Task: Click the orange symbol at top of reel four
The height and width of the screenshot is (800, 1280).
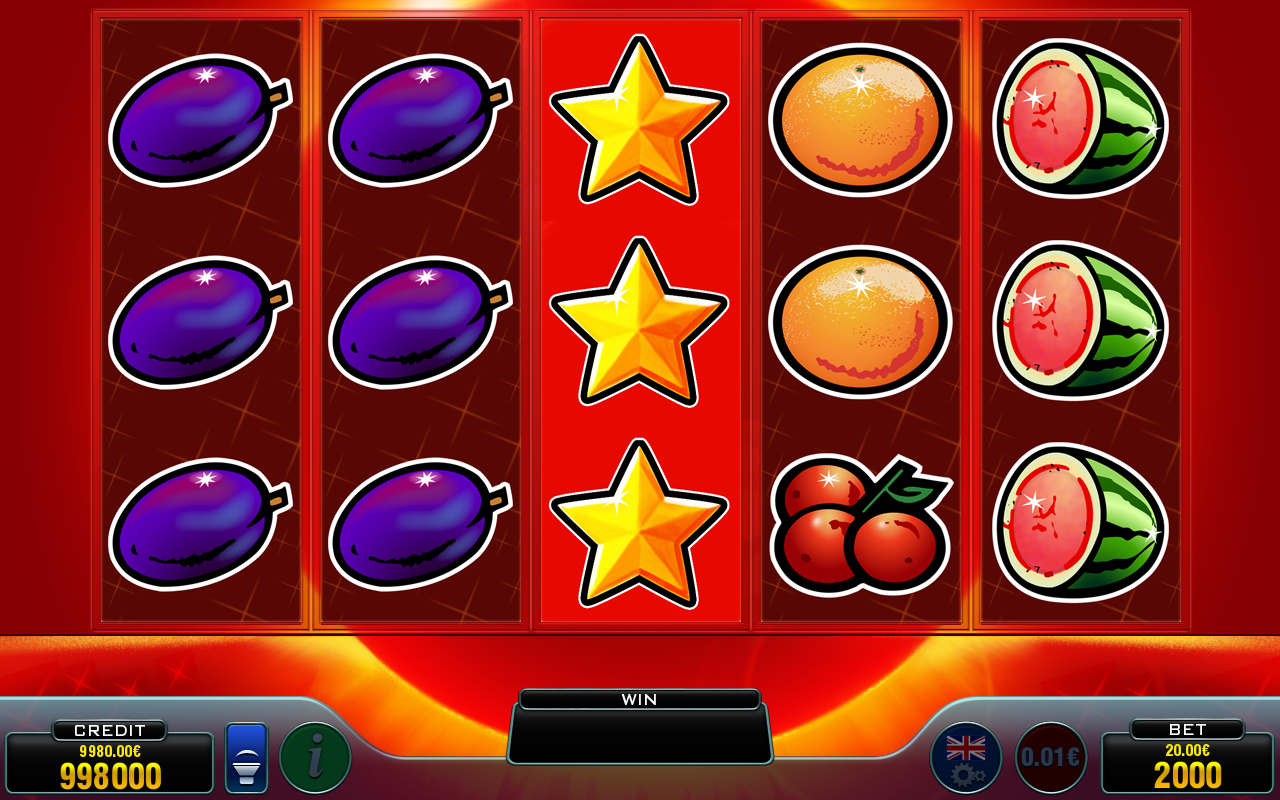Action: click(860, 120)
